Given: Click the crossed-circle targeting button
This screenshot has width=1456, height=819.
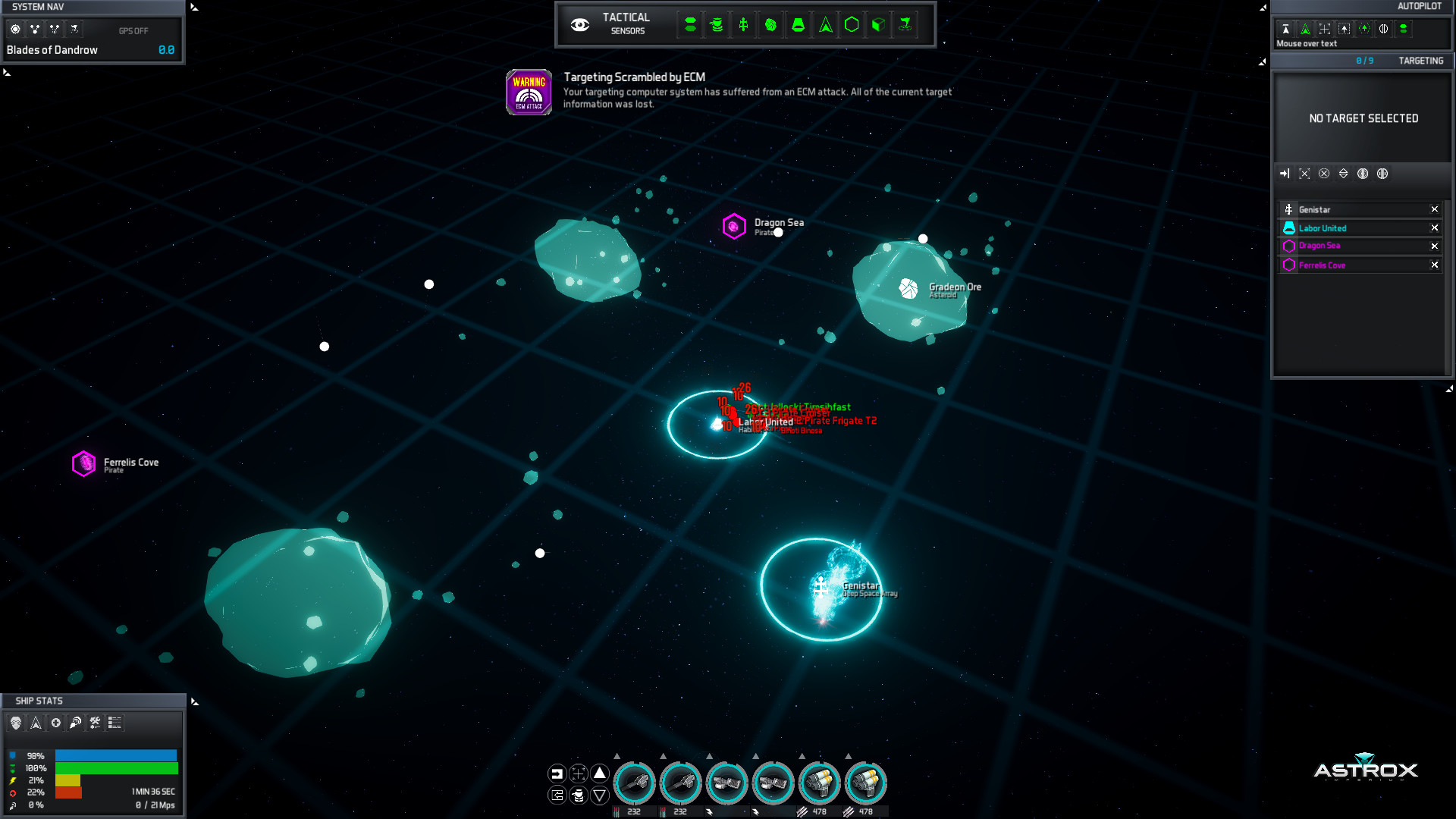Looking at the screenshot, I should [1324, 174].
